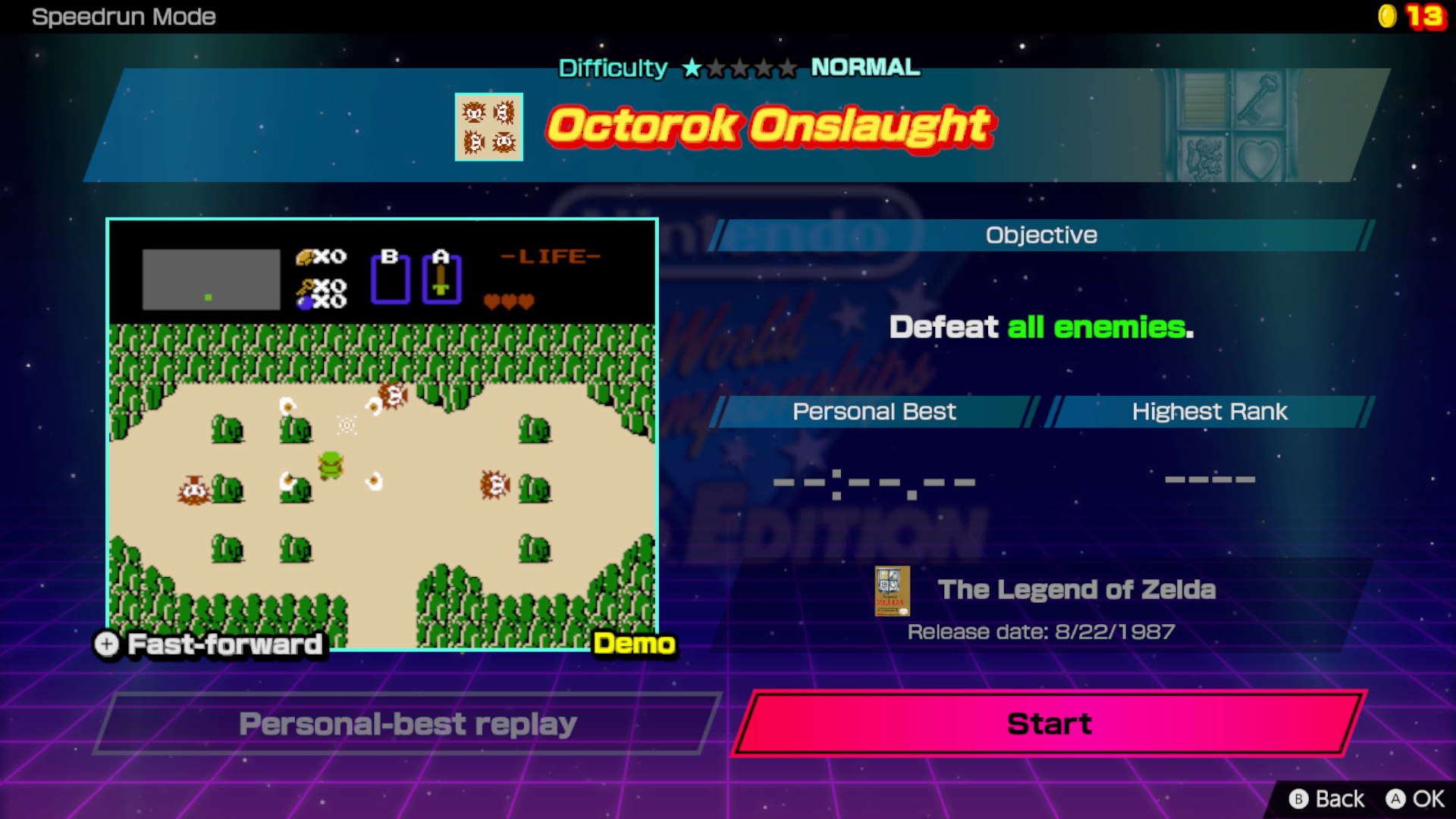Click the plus Fast-forward button icon
1456x819 pixels.
pos(106,645)
